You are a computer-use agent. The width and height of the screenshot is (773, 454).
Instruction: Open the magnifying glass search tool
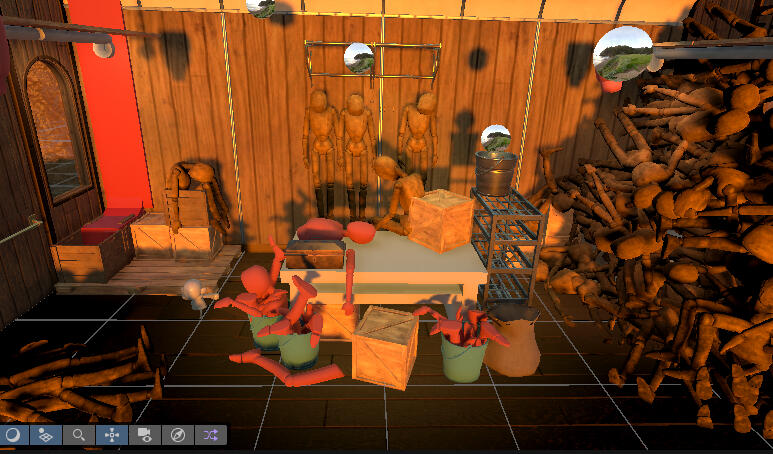tap(78, 435)
